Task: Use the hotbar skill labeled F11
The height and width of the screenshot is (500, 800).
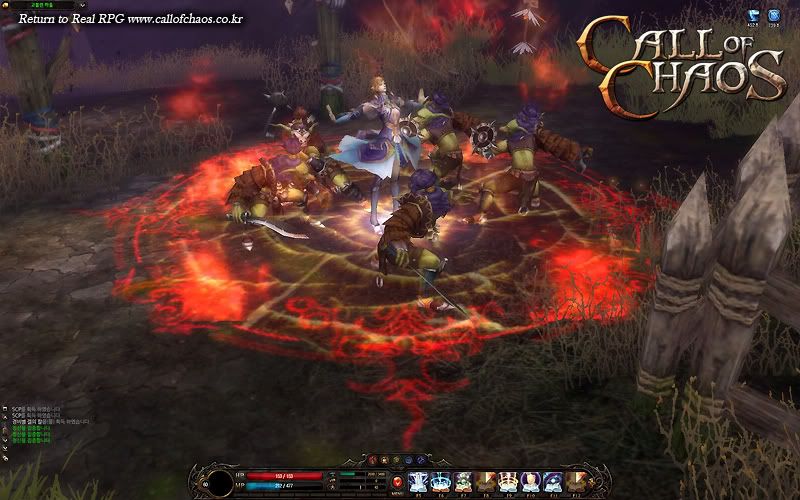Action: 553,481
